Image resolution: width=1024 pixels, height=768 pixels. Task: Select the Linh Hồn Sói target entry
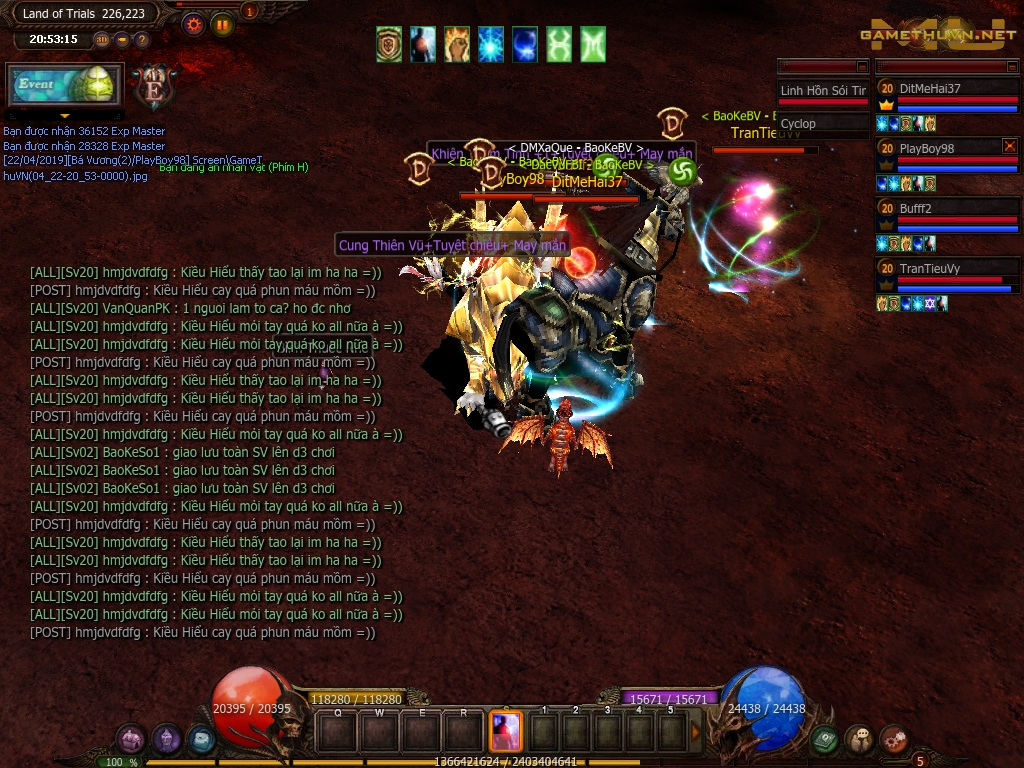[x=822, y=91]
